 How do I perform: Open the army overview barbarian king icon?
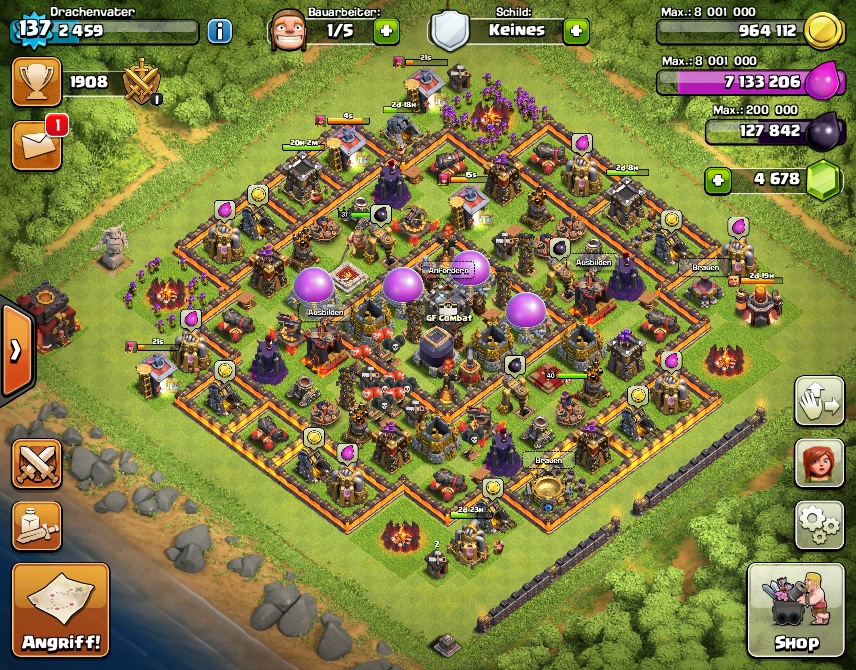(x=36, y=525)
